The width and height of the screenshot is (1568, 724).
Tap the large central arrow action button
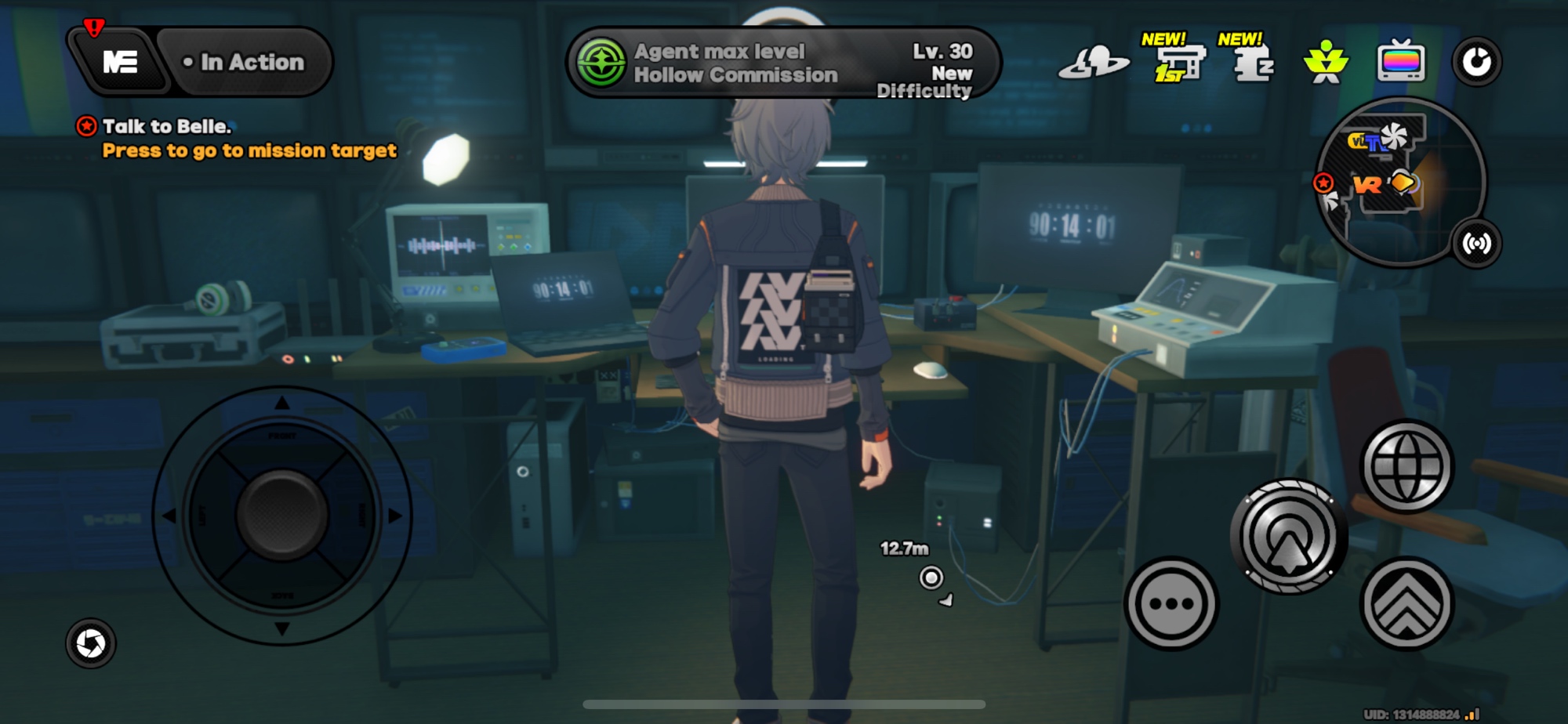click(1288, 538)
